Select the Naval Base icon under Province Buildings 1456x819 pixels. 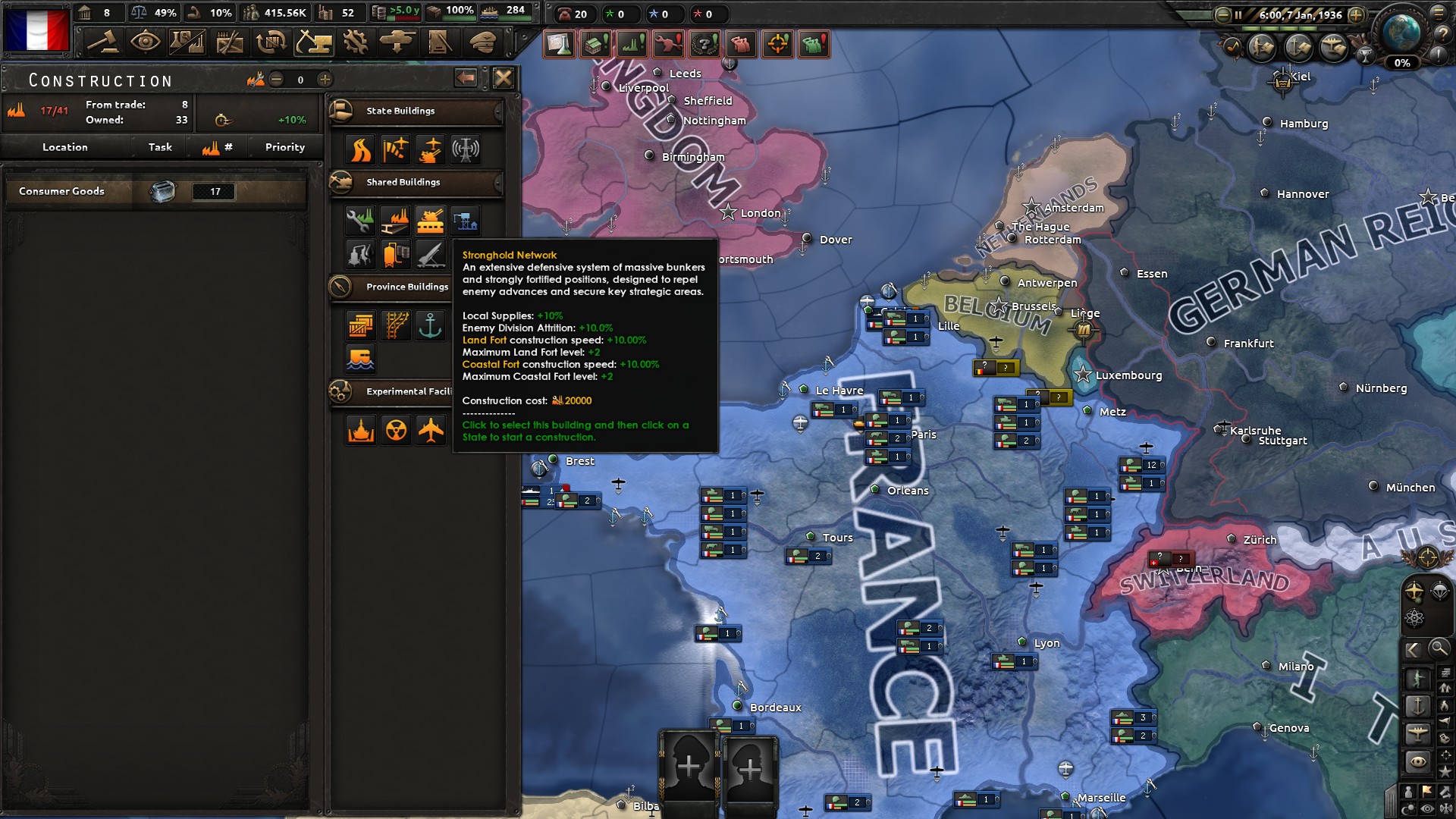430,325
